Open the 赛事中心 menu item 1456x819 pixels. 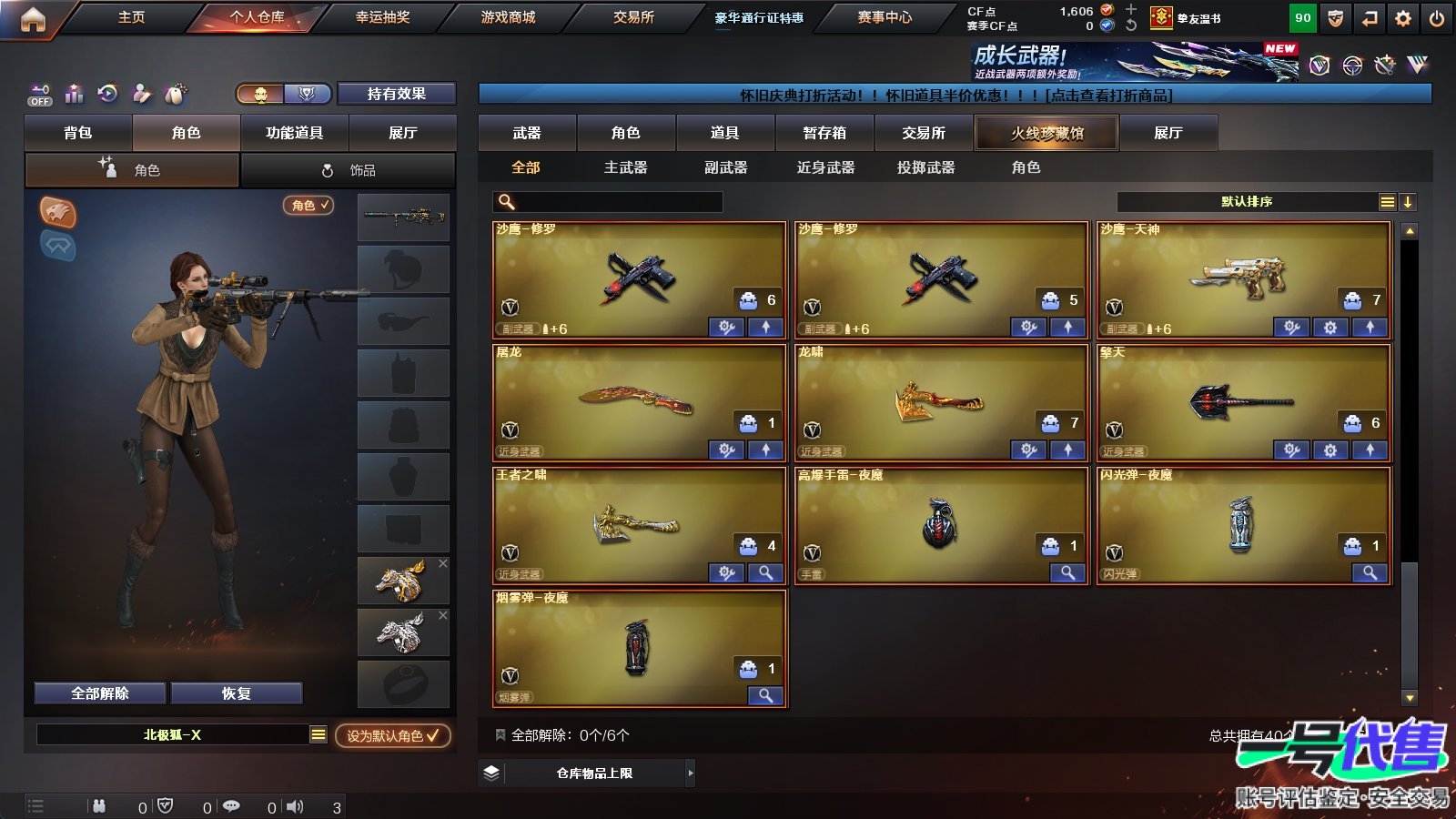point(883,16)
